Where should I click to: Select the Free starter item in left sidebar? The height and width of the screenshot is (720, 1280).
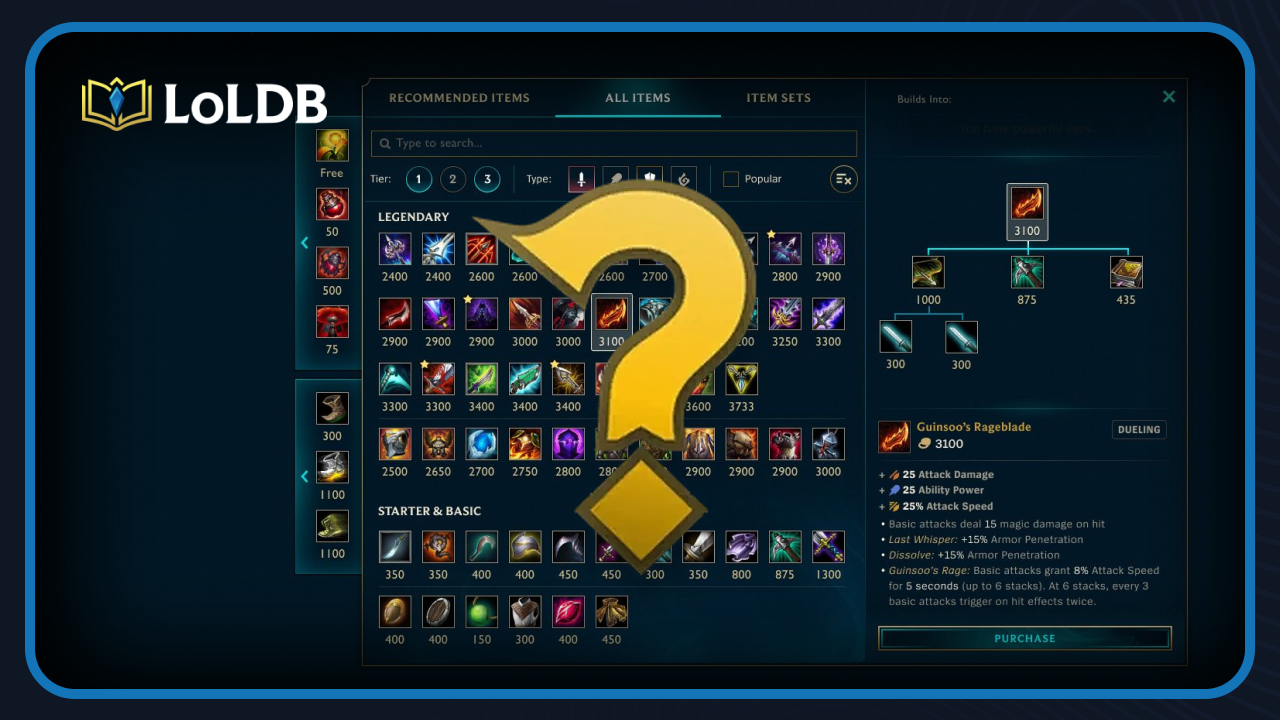(331, 144)
